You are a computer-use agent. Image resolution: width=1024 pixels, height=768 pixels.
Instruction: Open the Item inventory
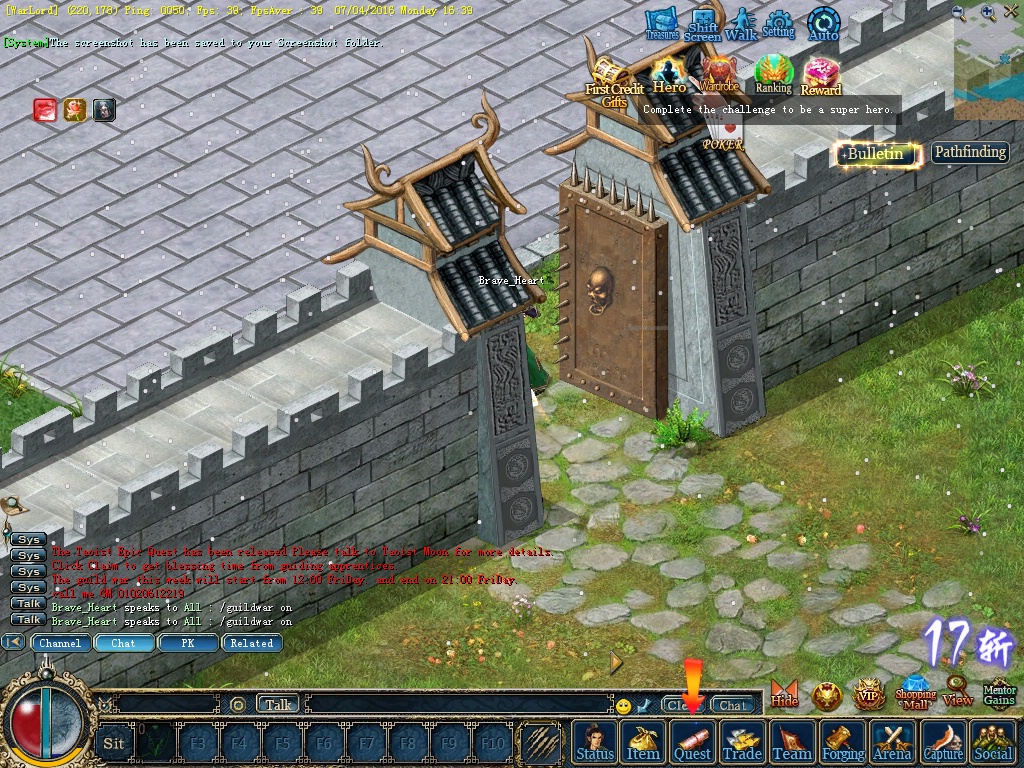(643, 742)
